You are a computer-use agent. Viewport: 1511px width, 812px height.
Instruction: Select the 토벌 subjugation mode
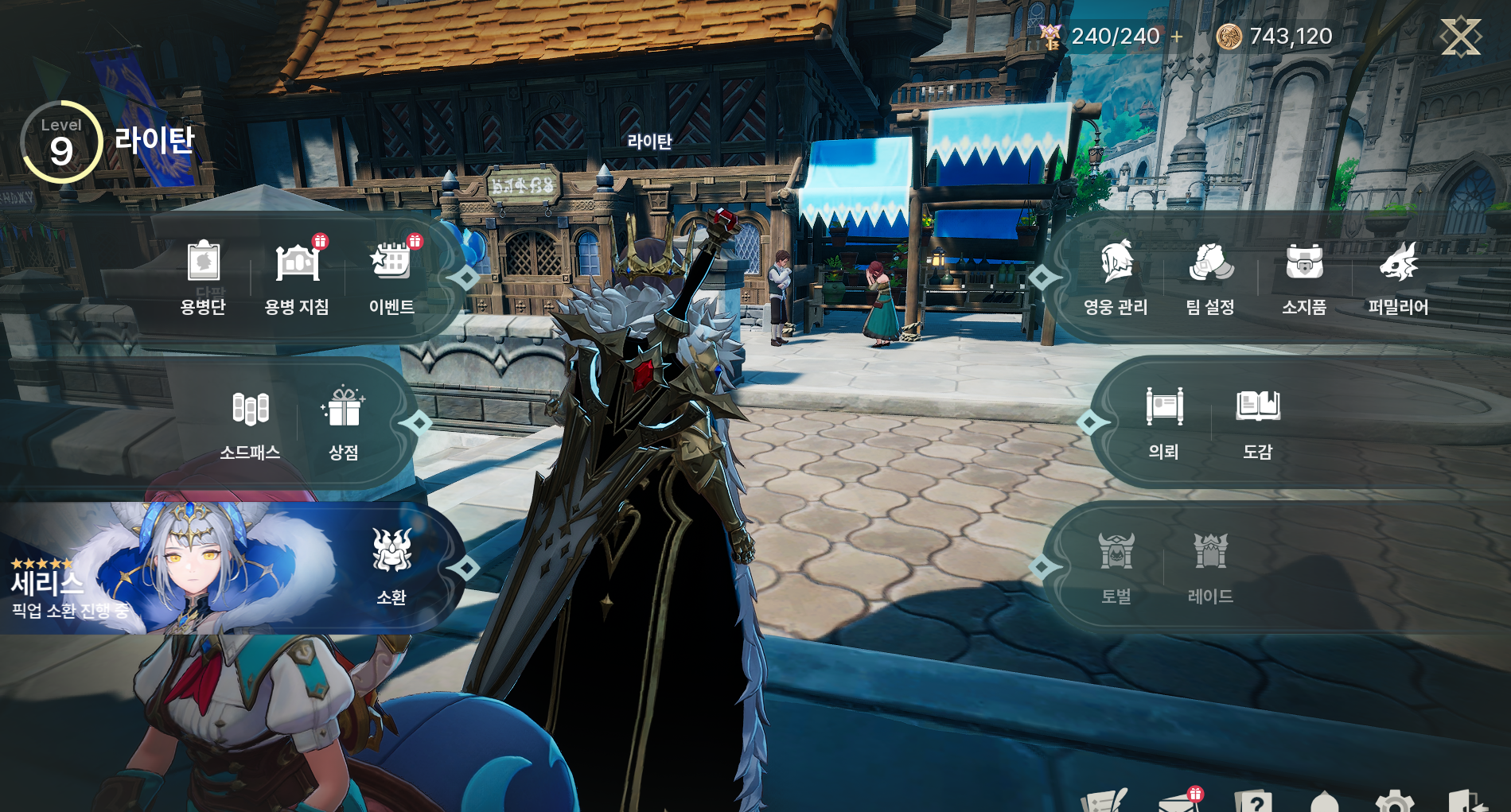pyautogui.click(x=1116, y=566)
